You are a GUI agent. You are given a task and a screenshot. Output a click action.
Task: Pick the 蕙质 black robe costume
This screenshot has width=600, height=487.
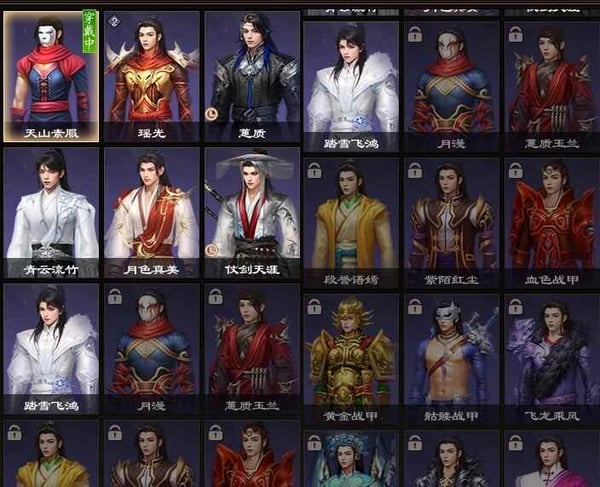pyautogui.click(x=251, y=75)
